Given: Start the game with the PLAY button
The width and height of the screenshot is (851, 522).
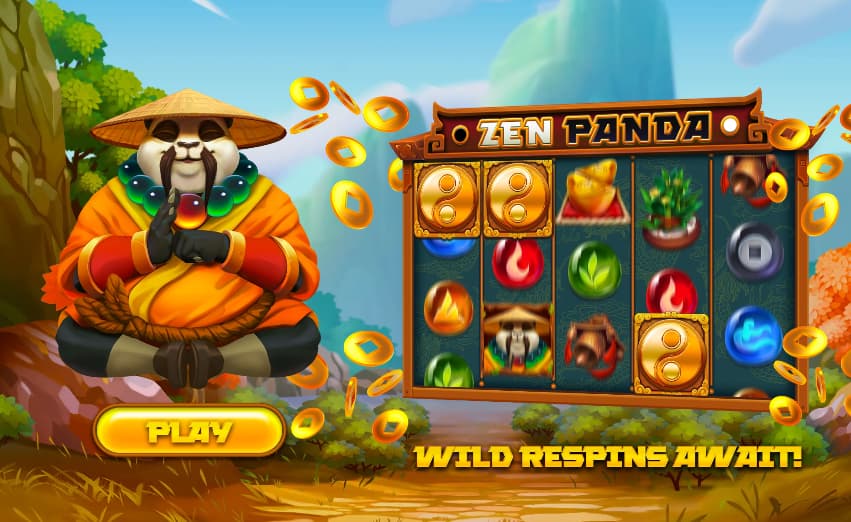Looking at the screenshot, I should [190, 432].
